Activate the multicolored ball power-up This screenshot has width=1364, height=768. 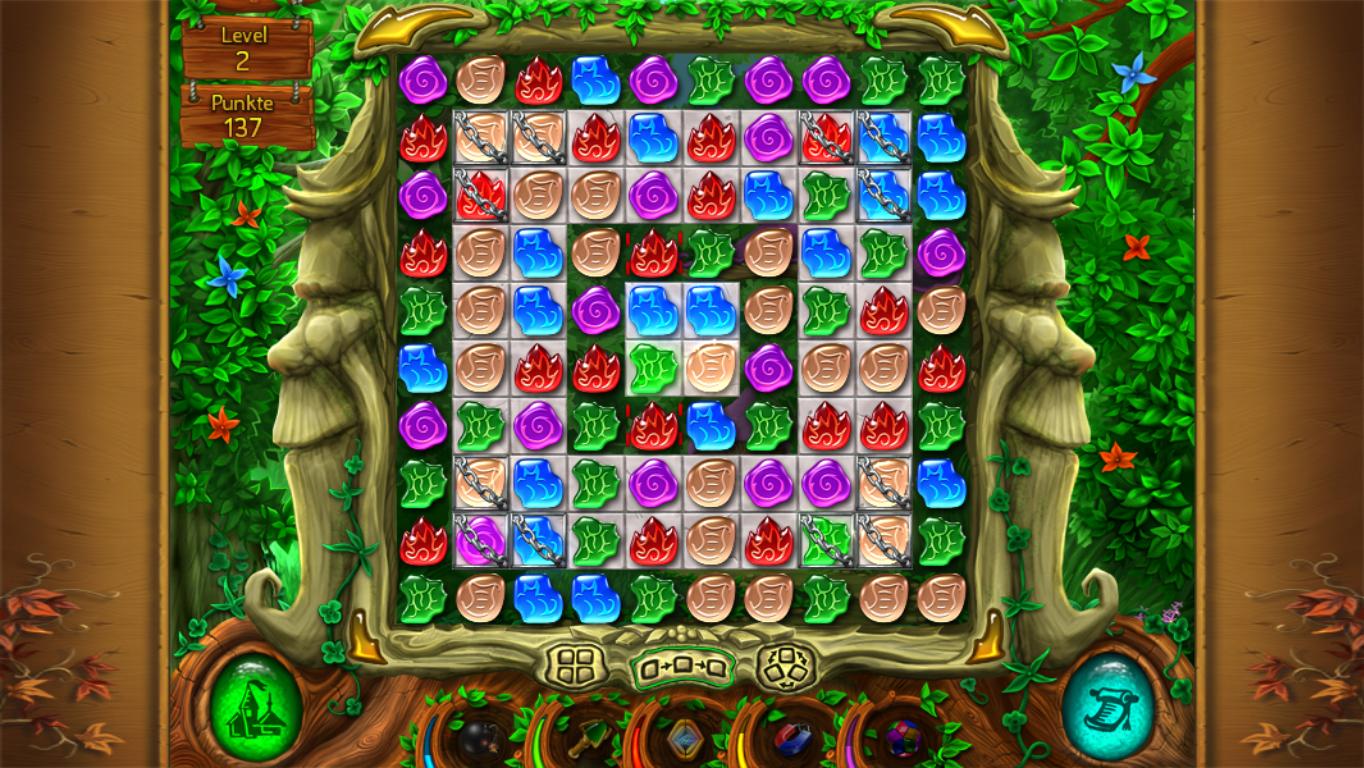(898, 740)
